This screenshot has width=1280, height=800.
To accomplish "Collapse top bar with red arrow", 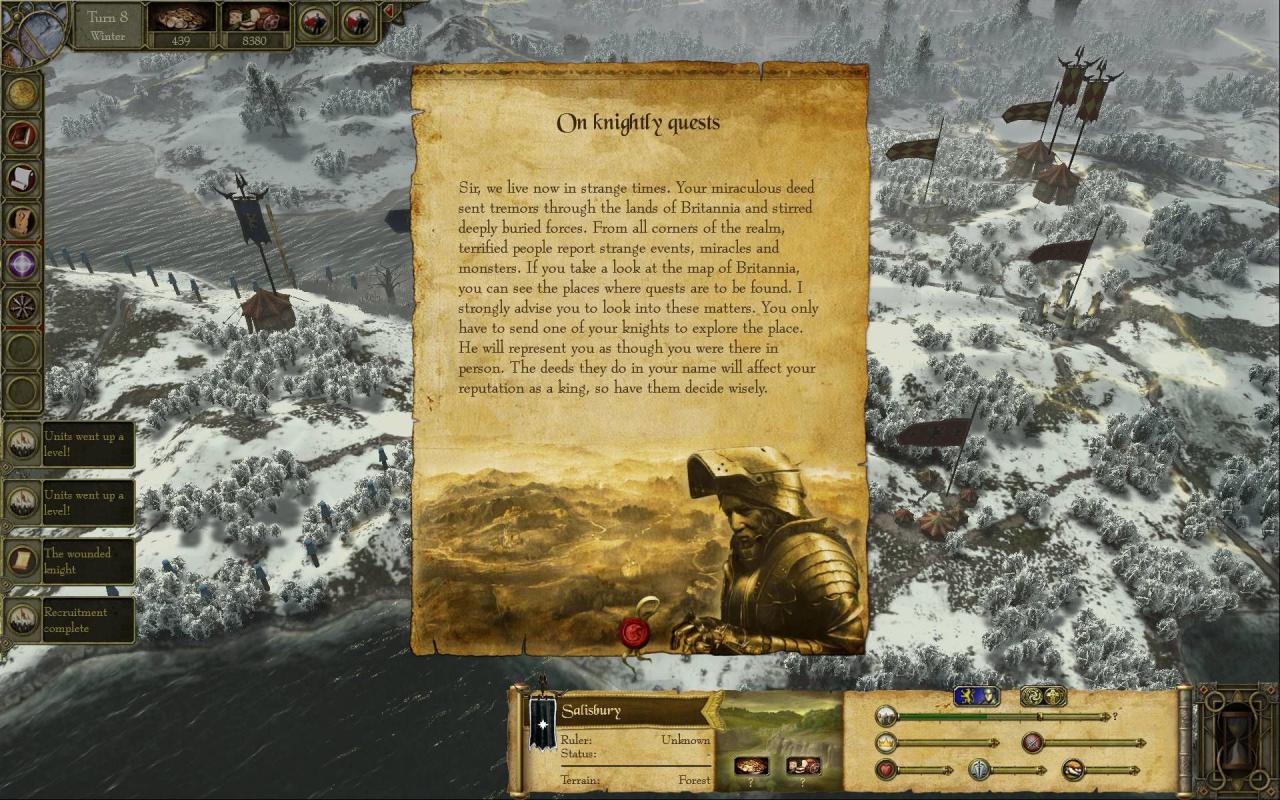I will (389, 12).
